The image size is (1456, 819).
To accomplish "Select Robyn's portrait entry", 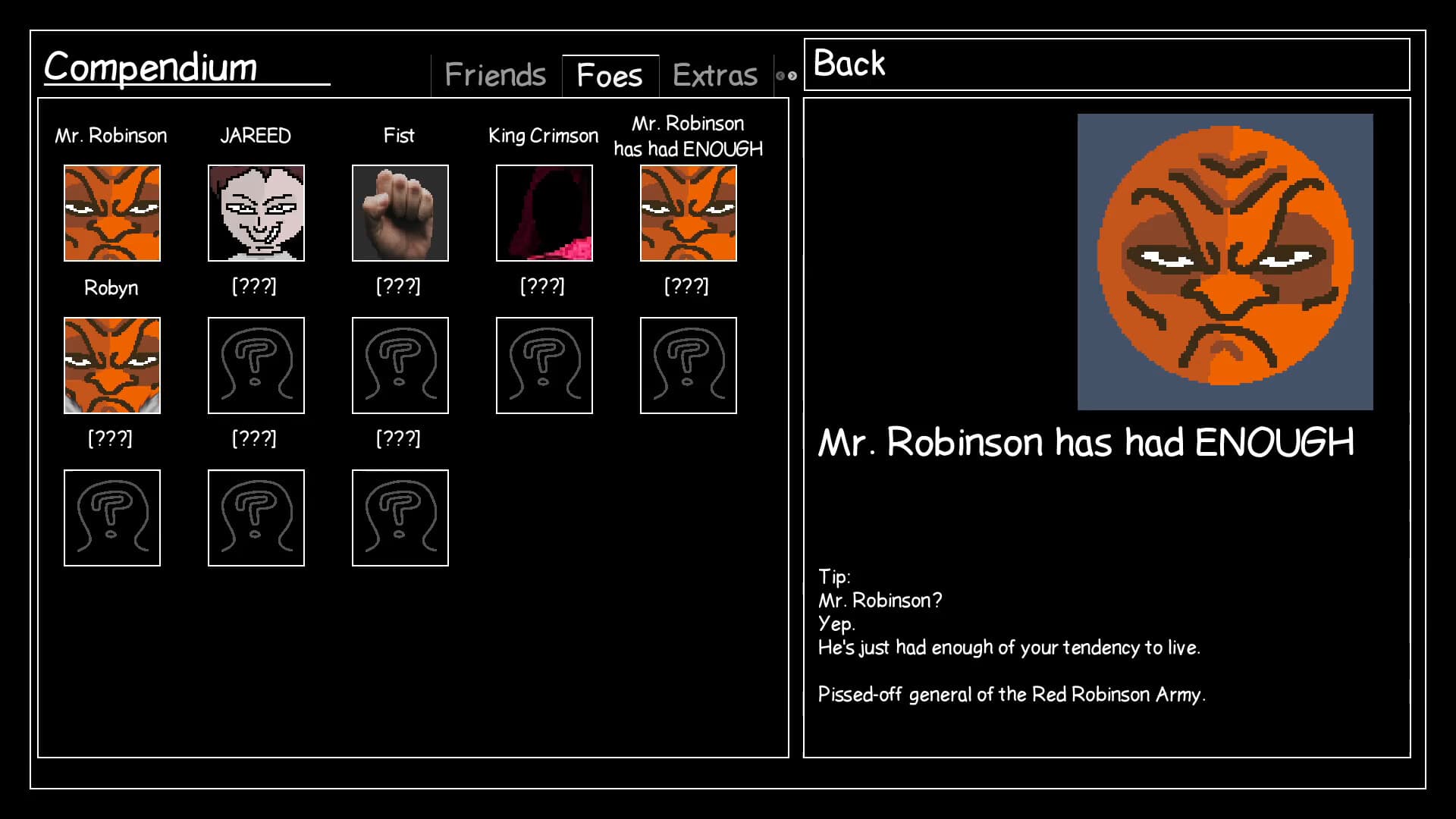I will tap(112, 366).
